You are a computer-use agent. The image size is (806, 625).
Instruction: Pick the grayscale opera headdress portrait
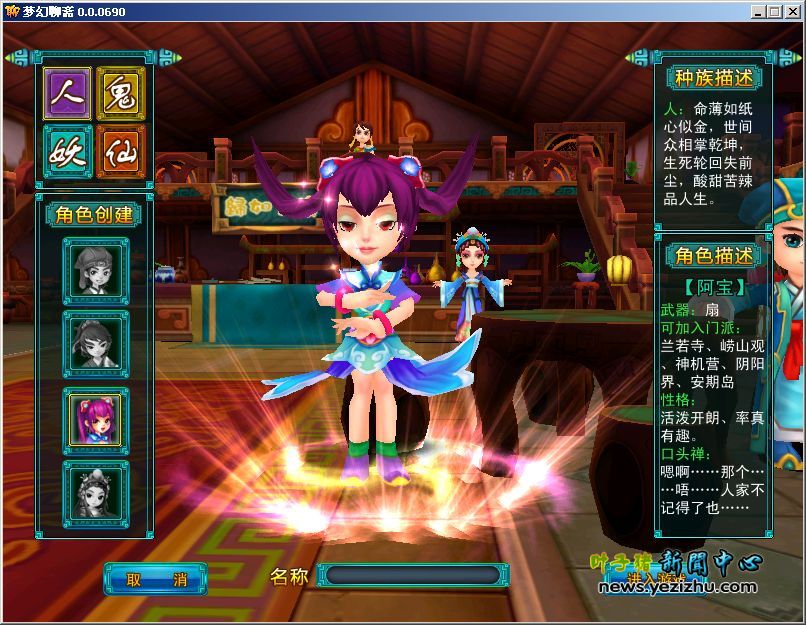coord(96,490)
